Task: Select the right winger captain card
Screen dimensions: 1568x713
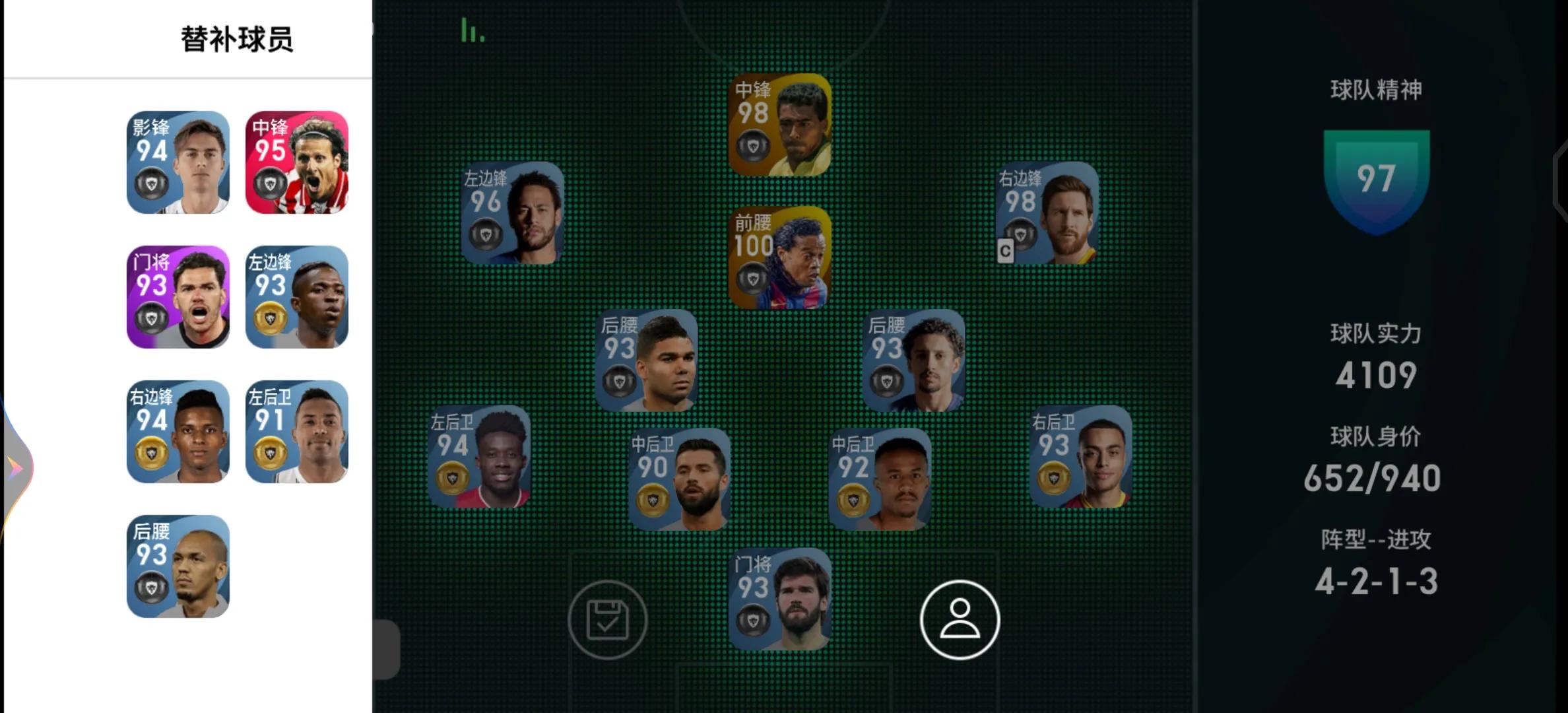Action: tap(1047, 213)
